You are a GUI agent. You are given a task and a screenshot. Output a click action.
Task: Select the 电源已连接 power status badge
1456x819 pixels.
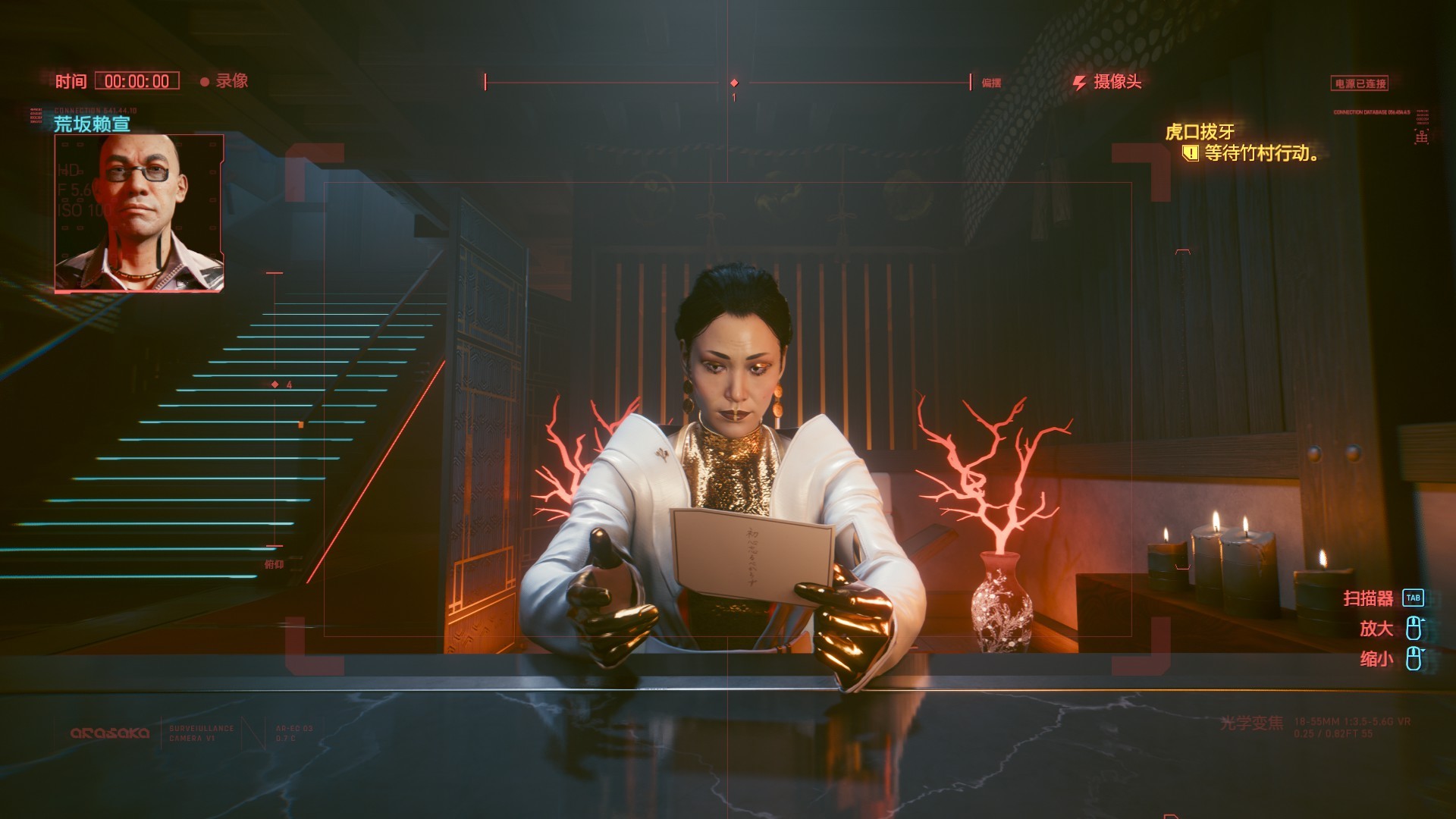point(1360,83)
